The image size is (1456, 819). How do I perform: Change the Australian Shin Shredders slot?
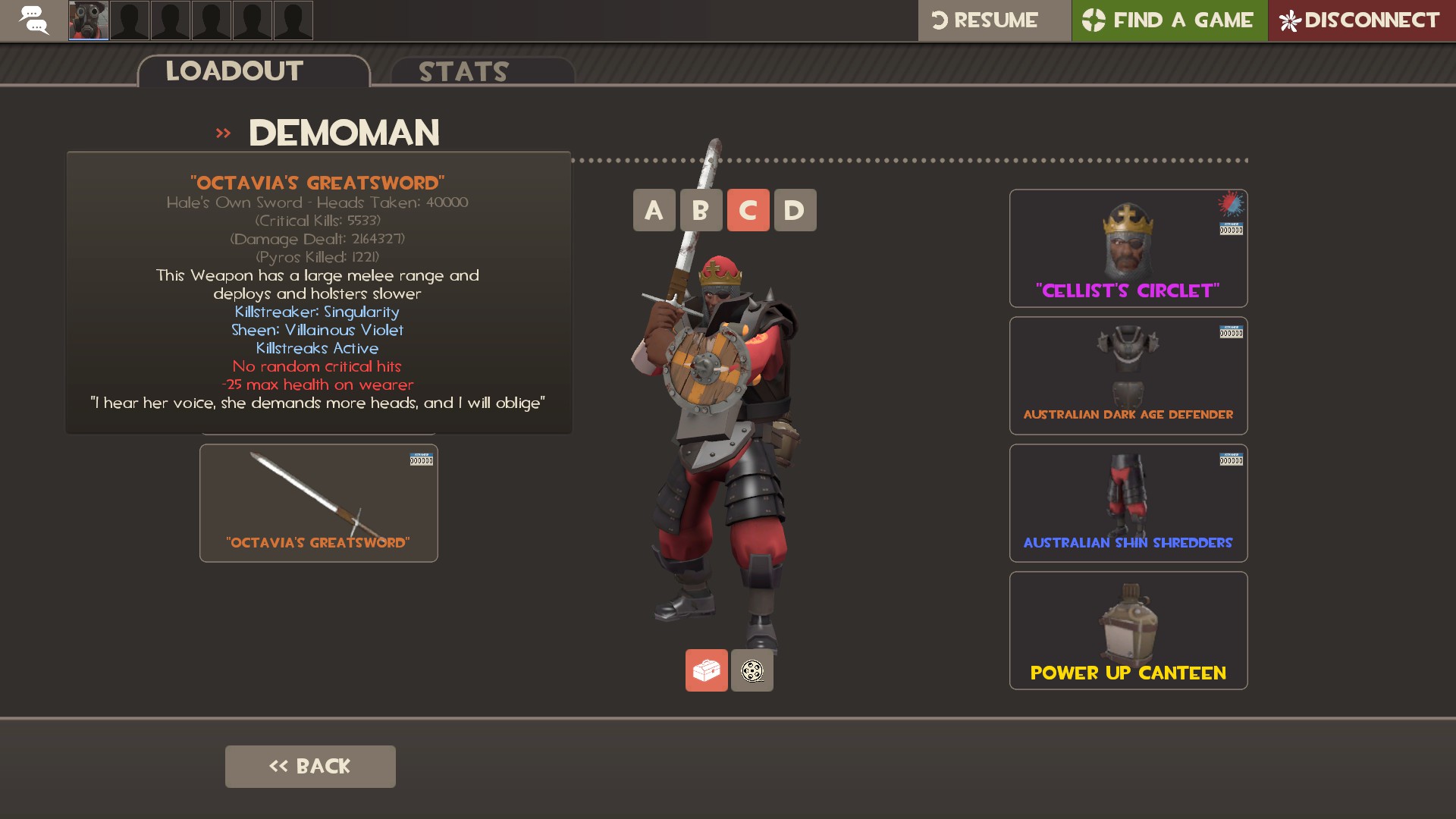tap(1128, 503)
